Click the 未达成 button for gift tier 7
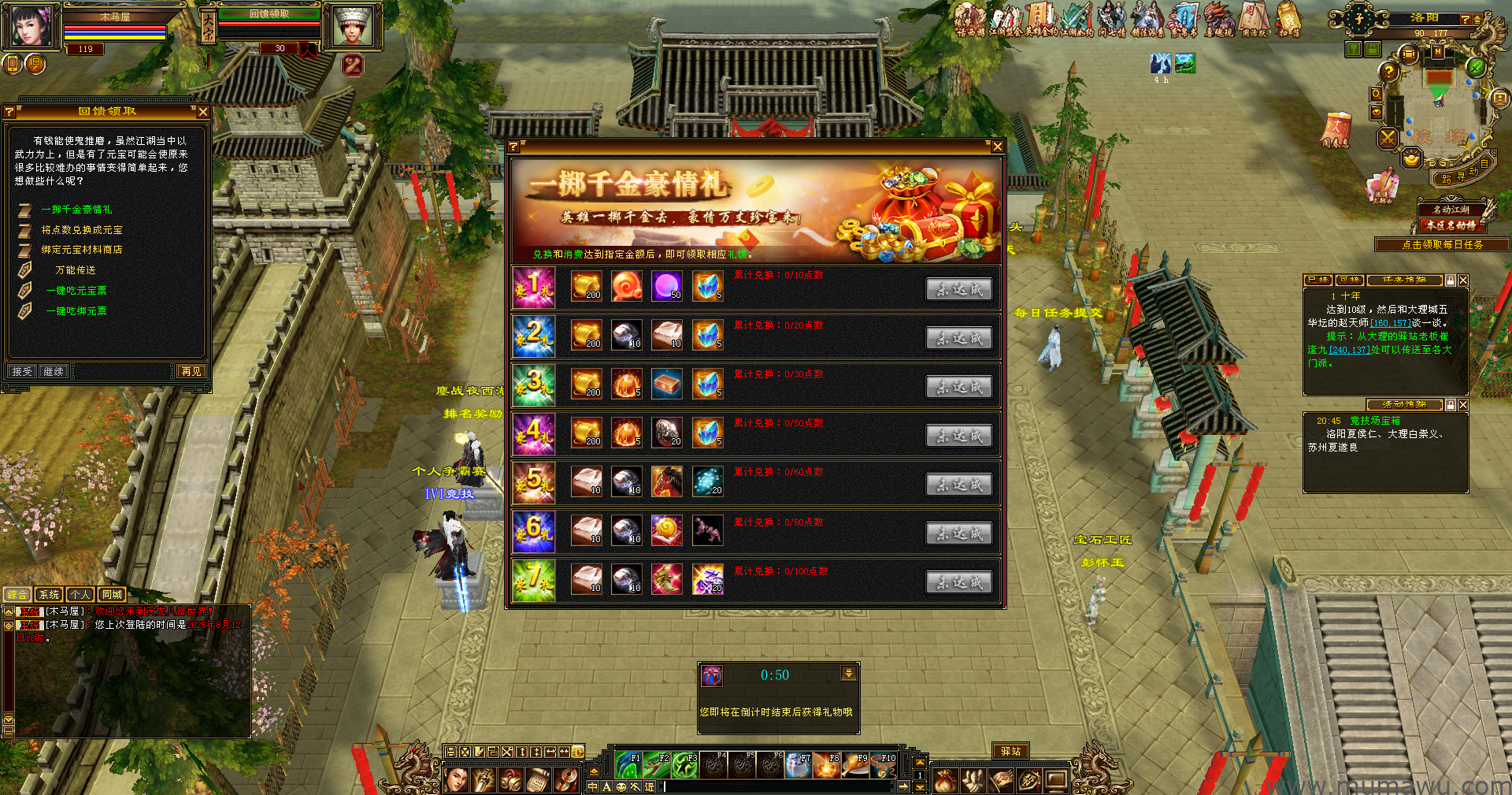Screen dimensions: 1512x795 coord(958,582)
